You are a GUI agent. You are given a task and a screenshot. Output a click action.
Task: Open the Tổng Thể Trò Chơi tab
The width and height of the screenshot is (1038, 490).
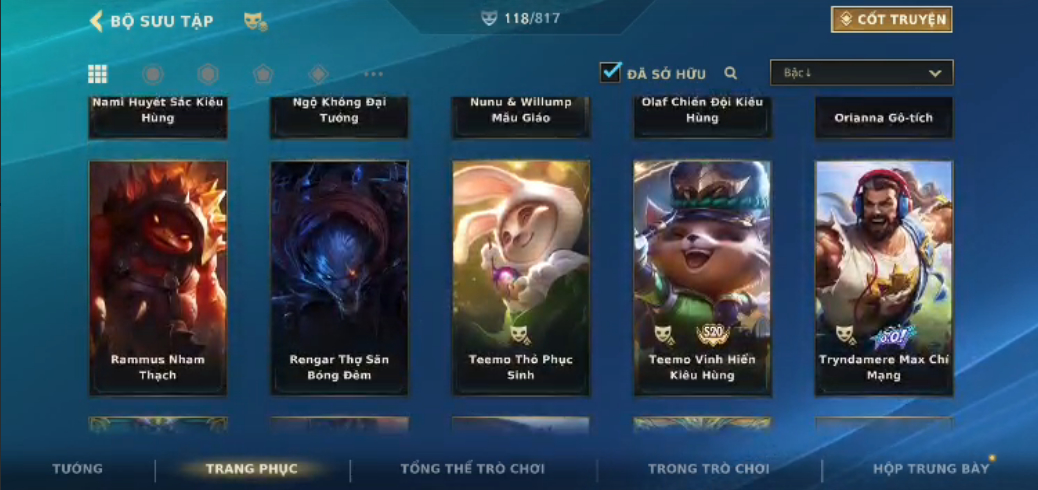472,468
